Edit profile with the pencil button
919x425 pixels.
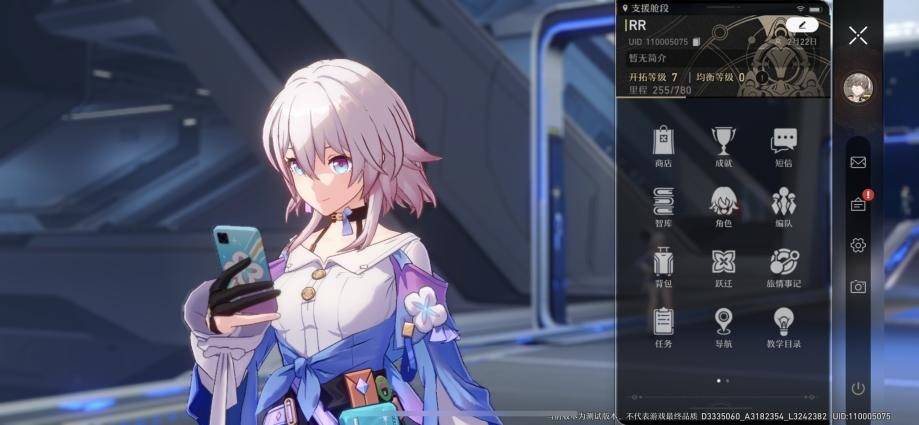[802, 24]
